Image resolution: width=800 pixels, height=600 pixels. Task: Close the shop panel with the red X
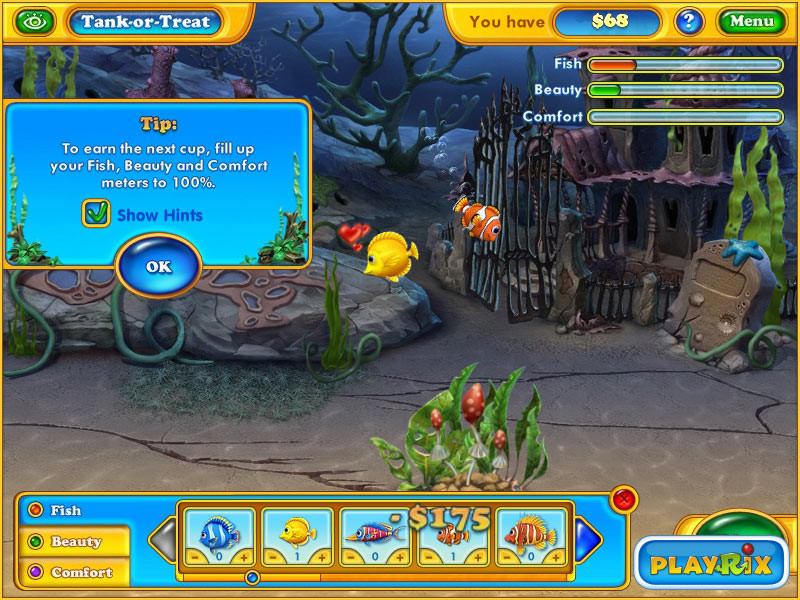coord(624,499)
